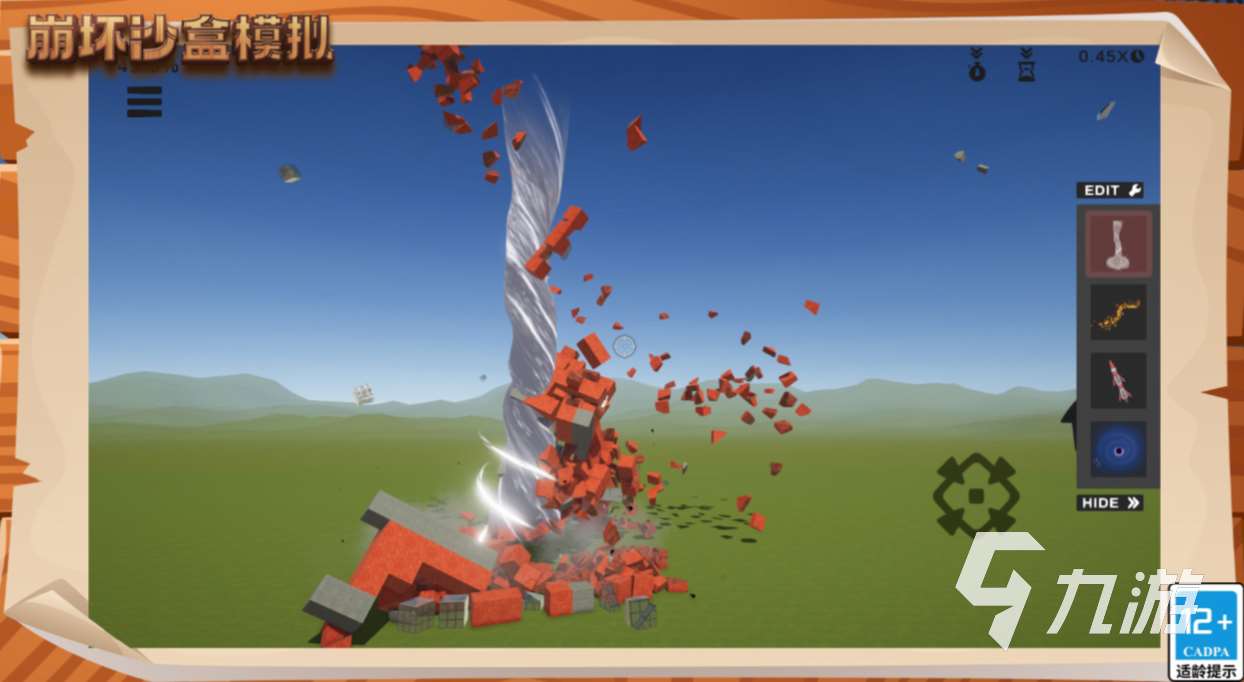Choose the fire stream tool
Image resolution: width=1244 pixels, height=682 pixels.
click(1118, 313)
